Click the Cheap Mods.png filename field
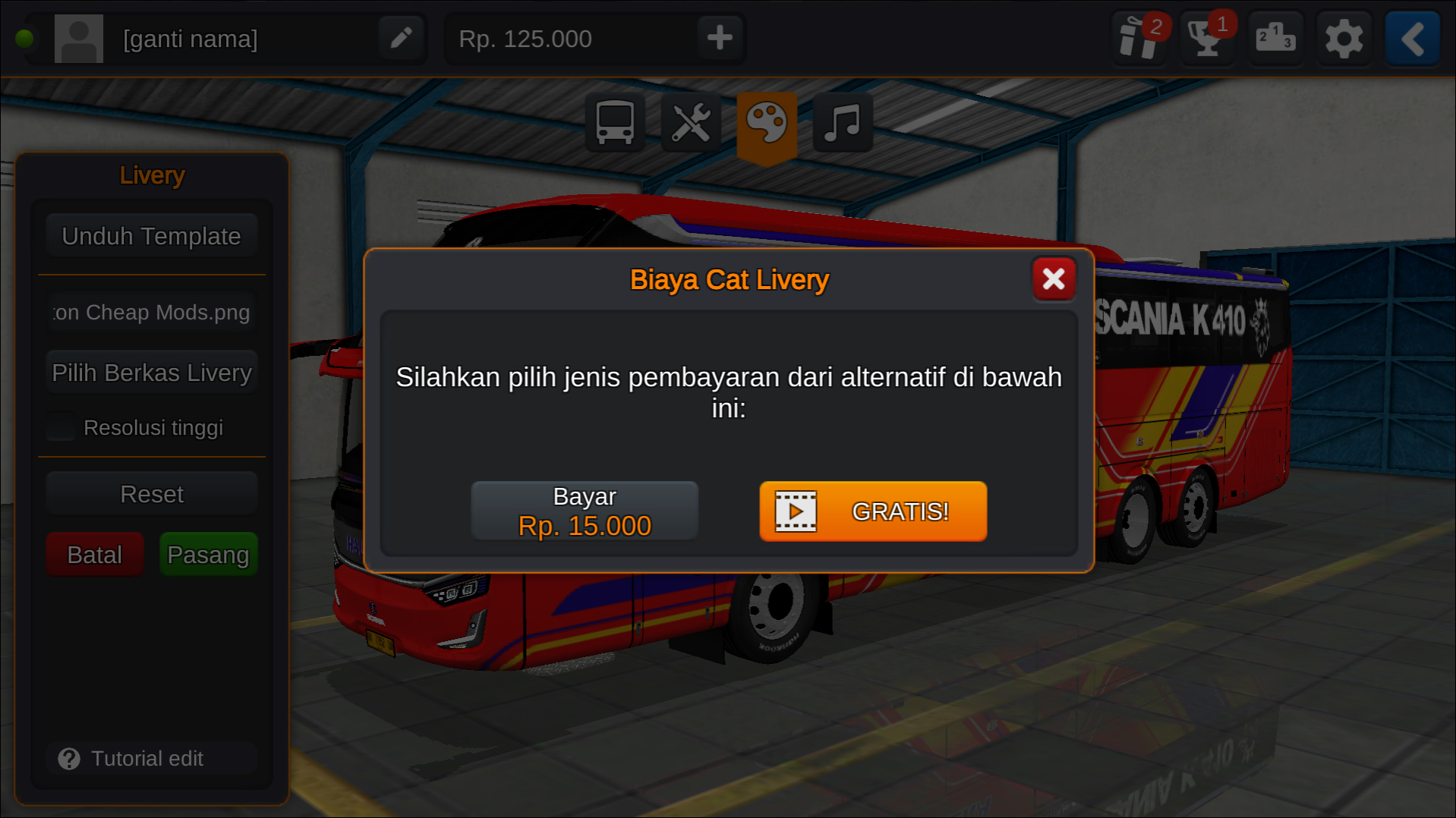Viewport: 1456px width, 818px height. tap(151, 312)
